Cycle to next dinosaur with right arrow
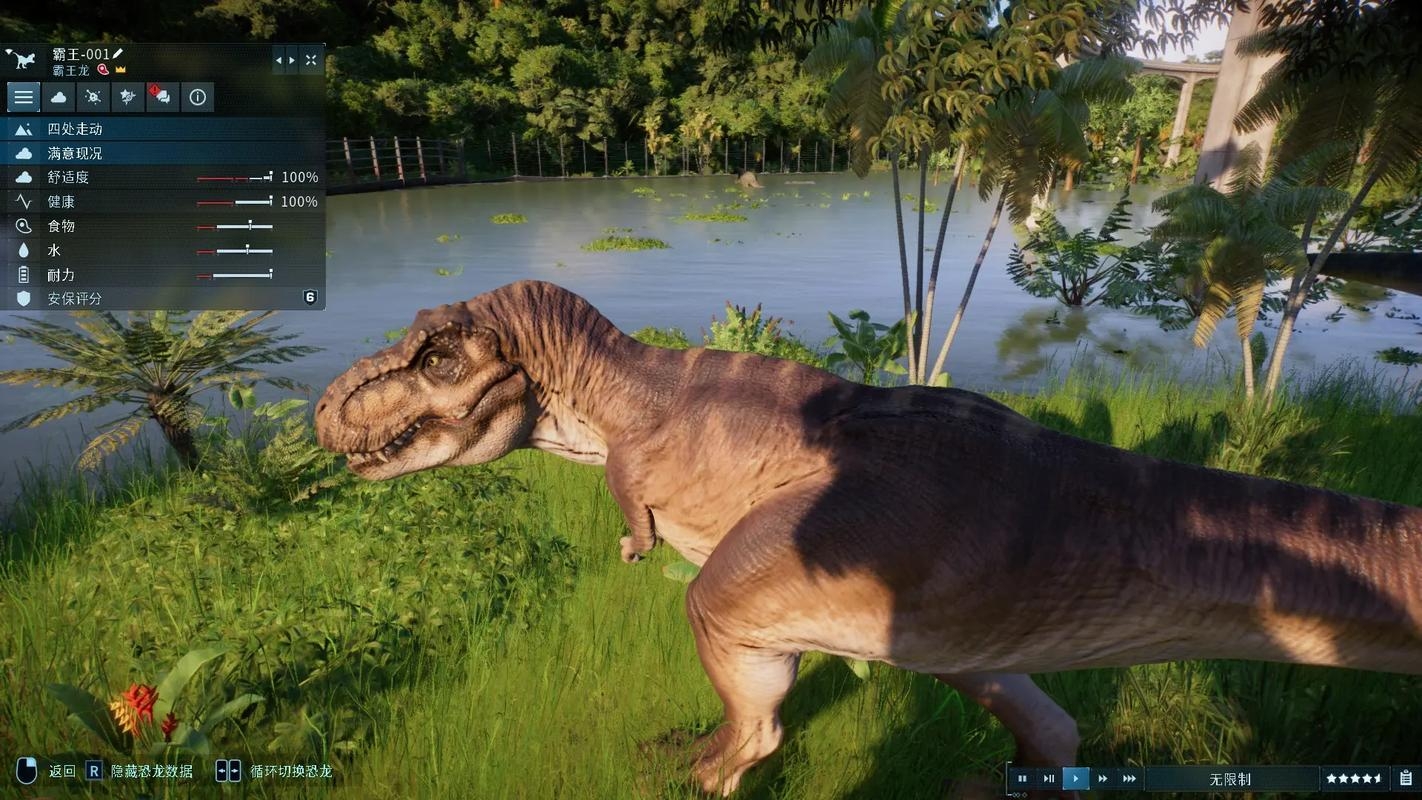 pos(292,60)
